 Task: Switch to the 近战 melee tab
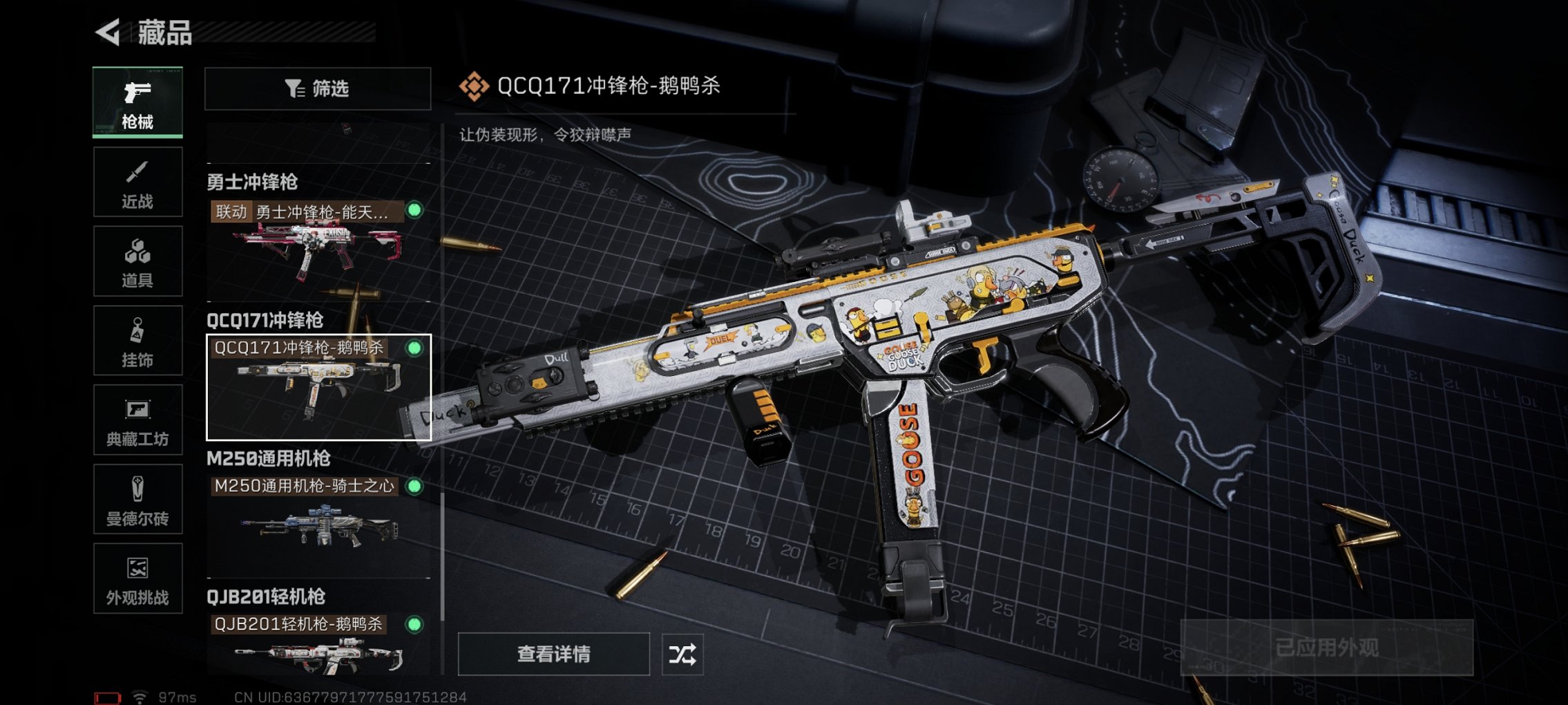pos(137,181)
